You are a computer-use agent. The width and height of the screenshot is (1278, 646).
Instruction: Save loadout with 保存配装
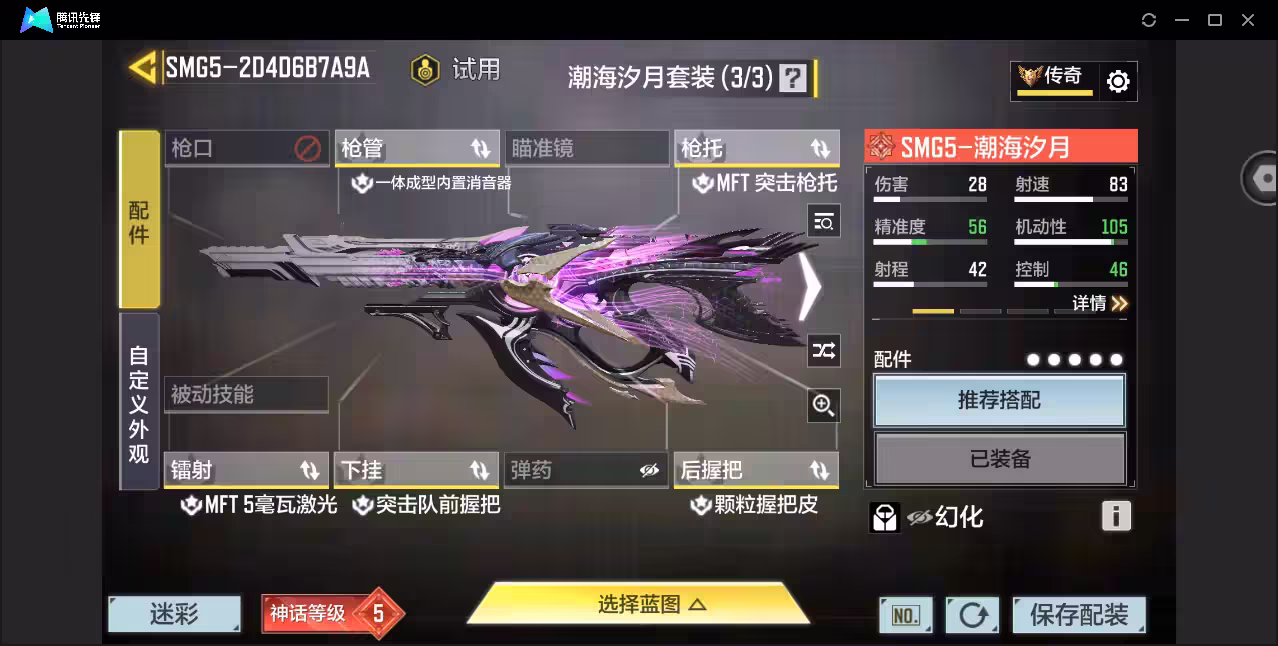pos(1079,615)
